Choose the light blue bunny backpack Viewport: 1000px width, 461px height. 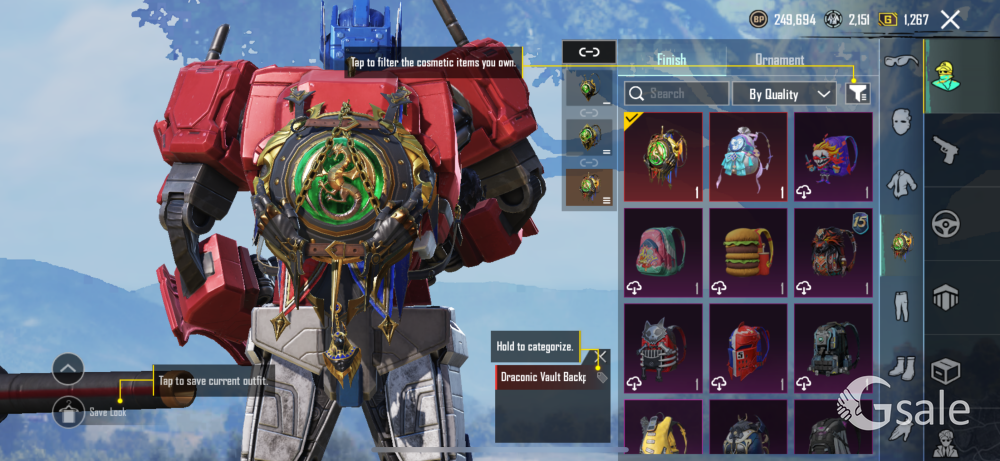748,156
